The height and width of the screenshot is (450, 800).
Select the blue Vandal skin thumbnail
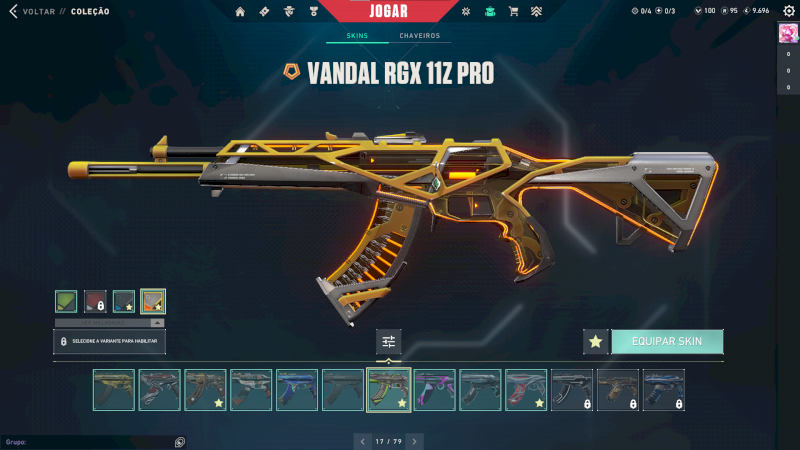point(297,390)
